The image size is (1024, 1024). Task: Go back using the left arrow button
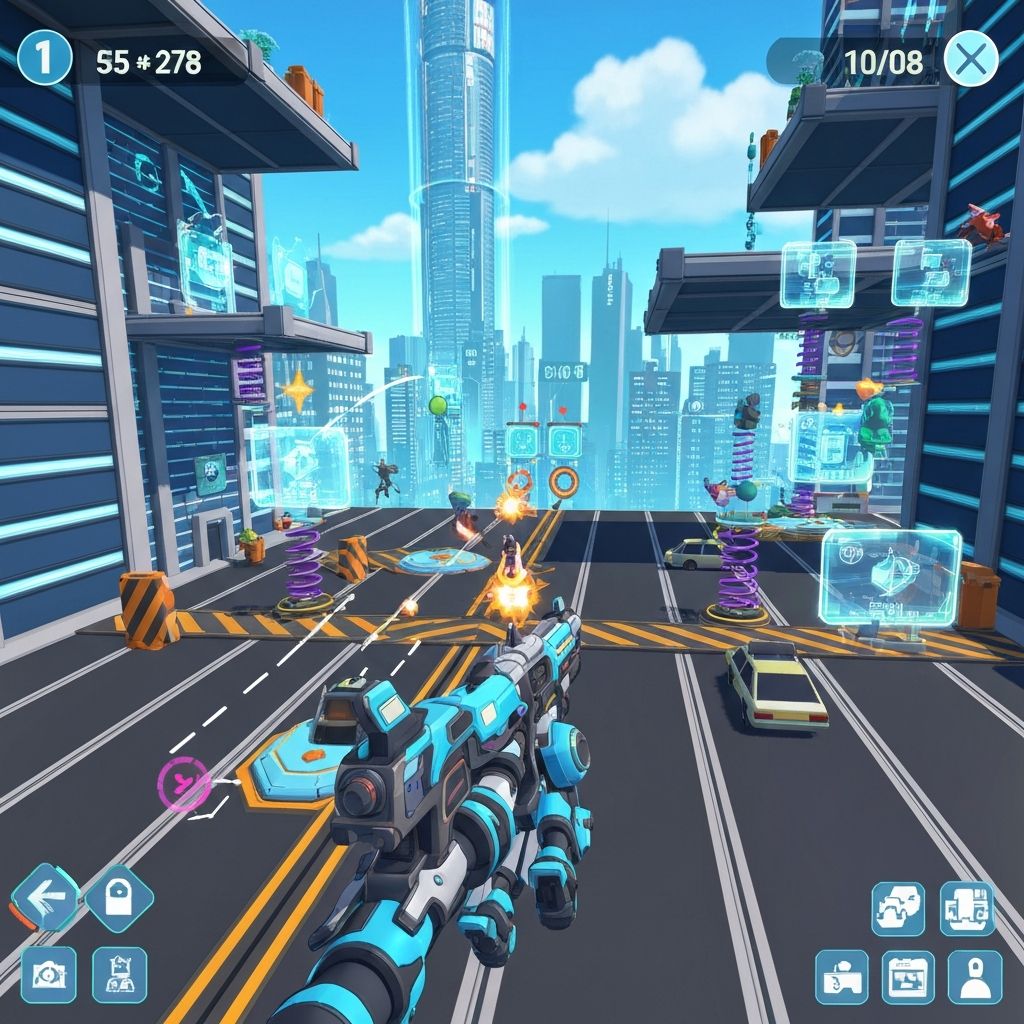tap(45, 897)
